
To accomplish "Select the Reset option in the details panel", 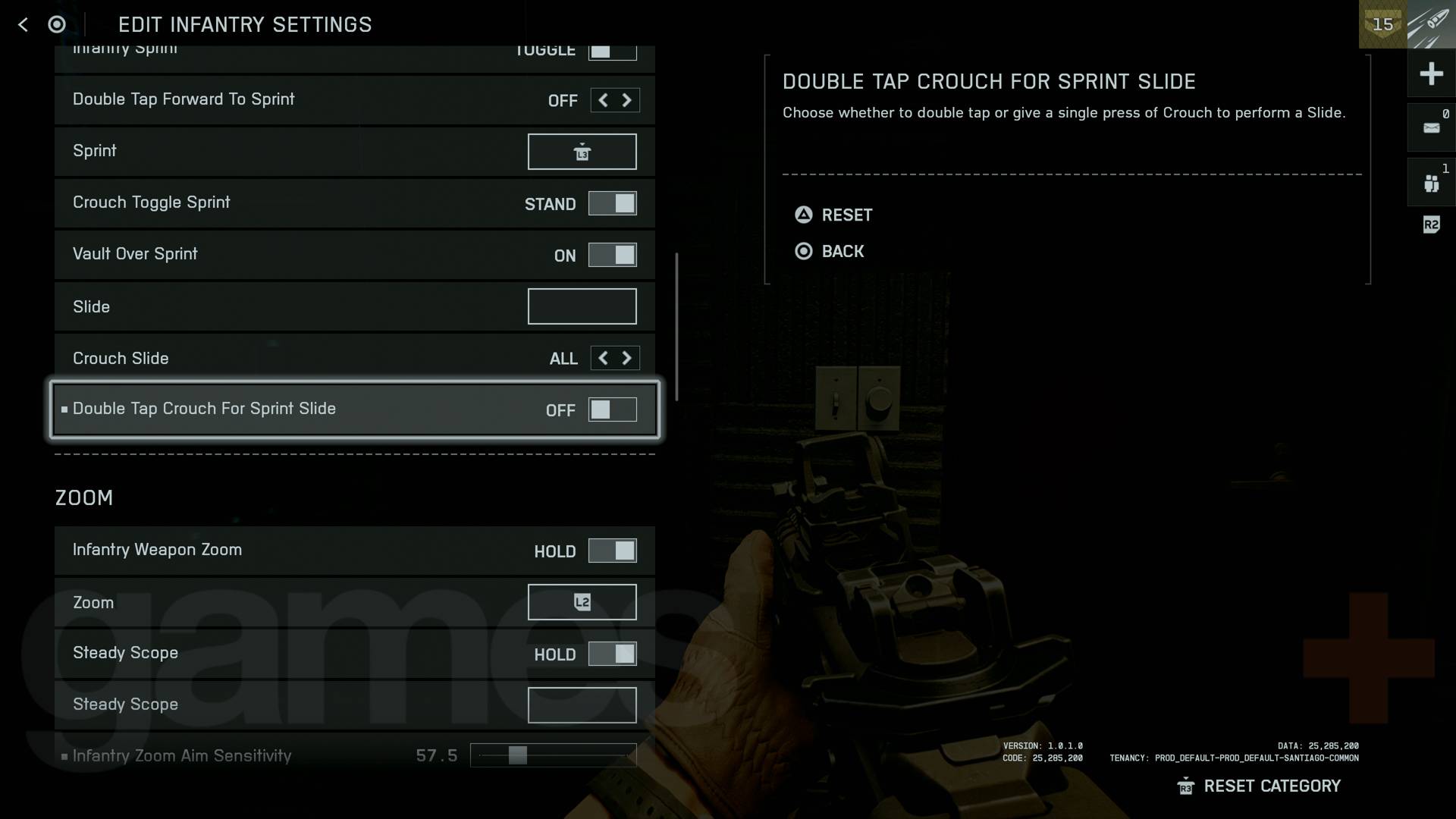I will click(x=833, y=215).
